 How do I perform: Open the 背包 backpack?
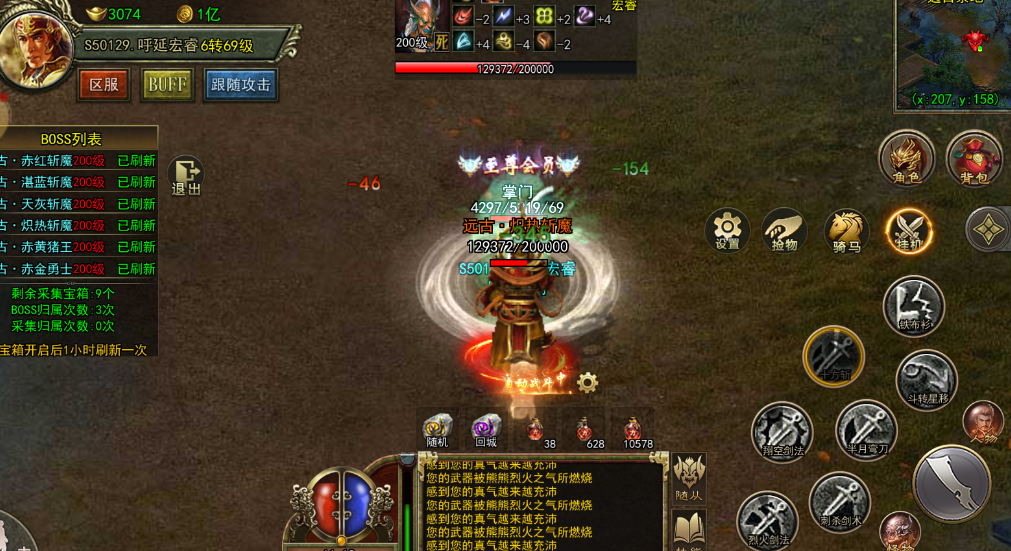974,160
